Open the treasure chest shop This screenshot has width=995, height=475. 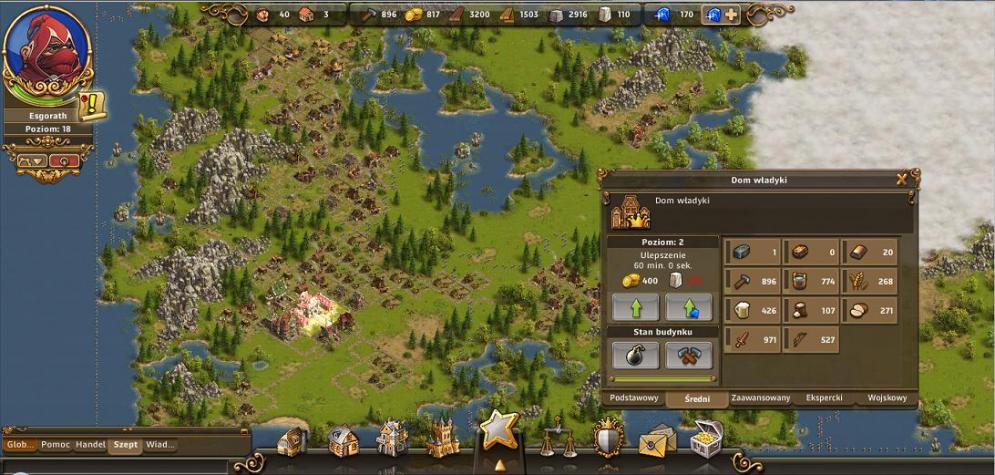point(707,439)
